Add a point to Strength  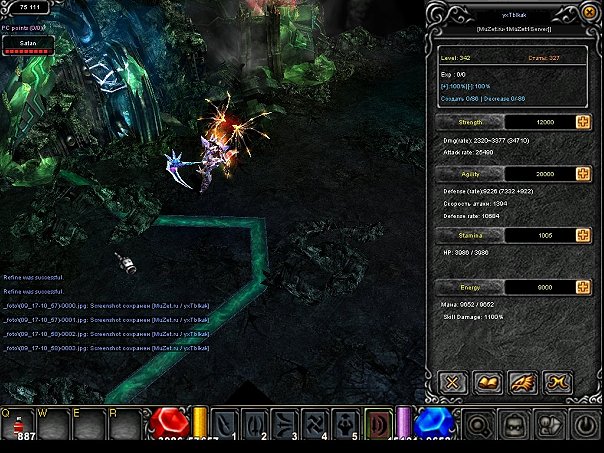click(x=583, y=122)
